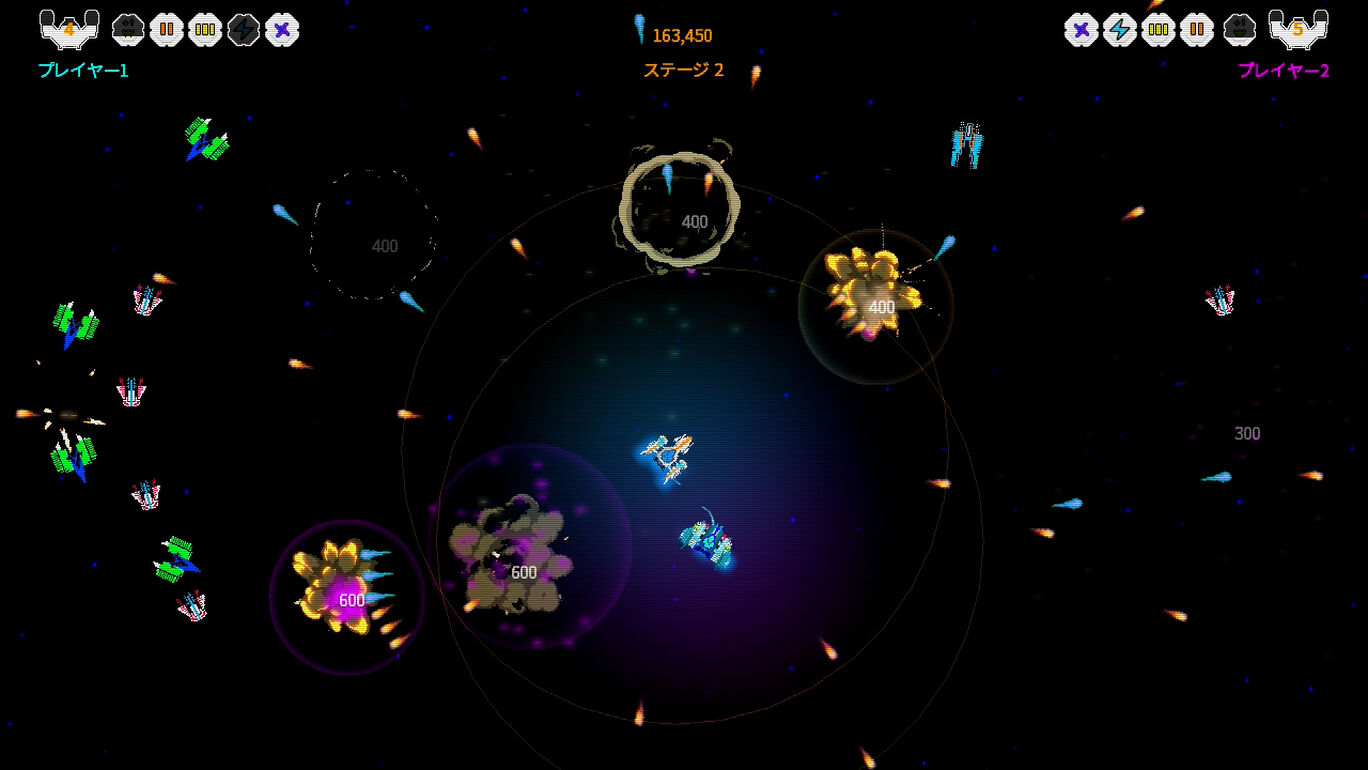Click Player 1's orange double-bar weapon icon
Viewport: 1368px width, 770px height.
coord(166,29)
